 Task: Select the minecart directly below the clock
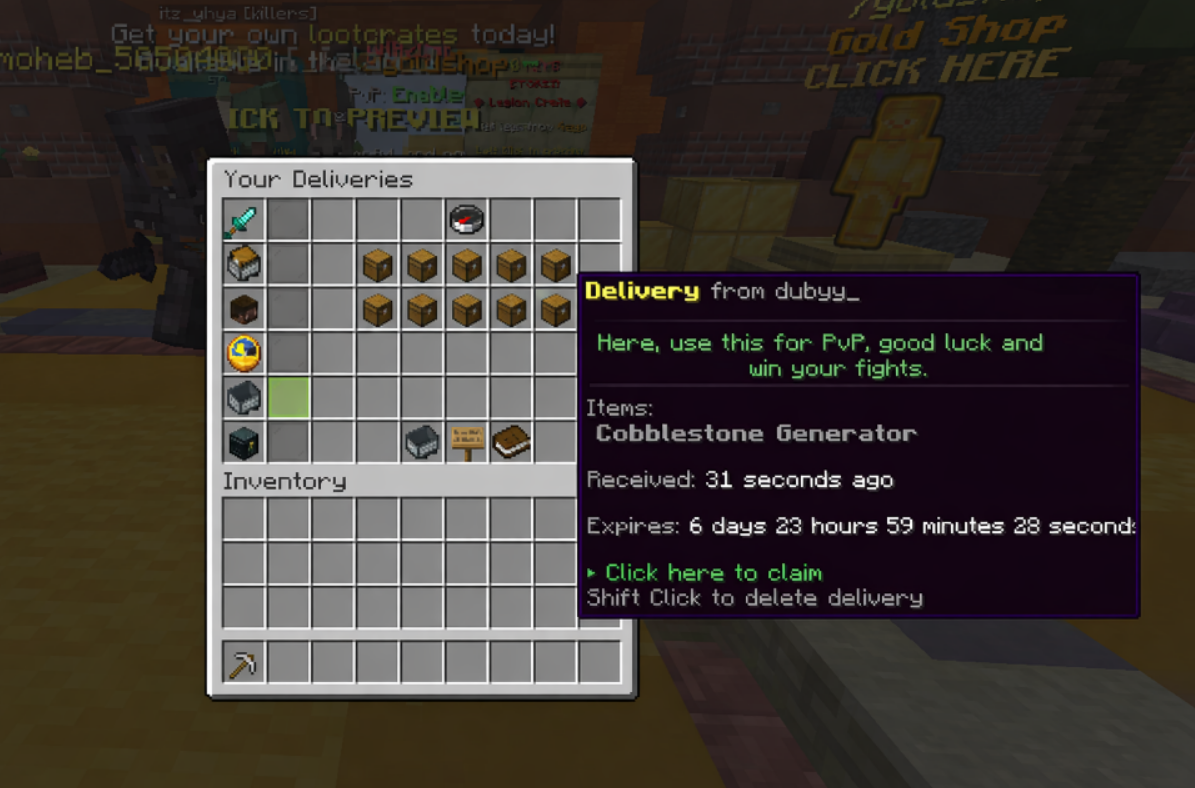tap(243, 397)
